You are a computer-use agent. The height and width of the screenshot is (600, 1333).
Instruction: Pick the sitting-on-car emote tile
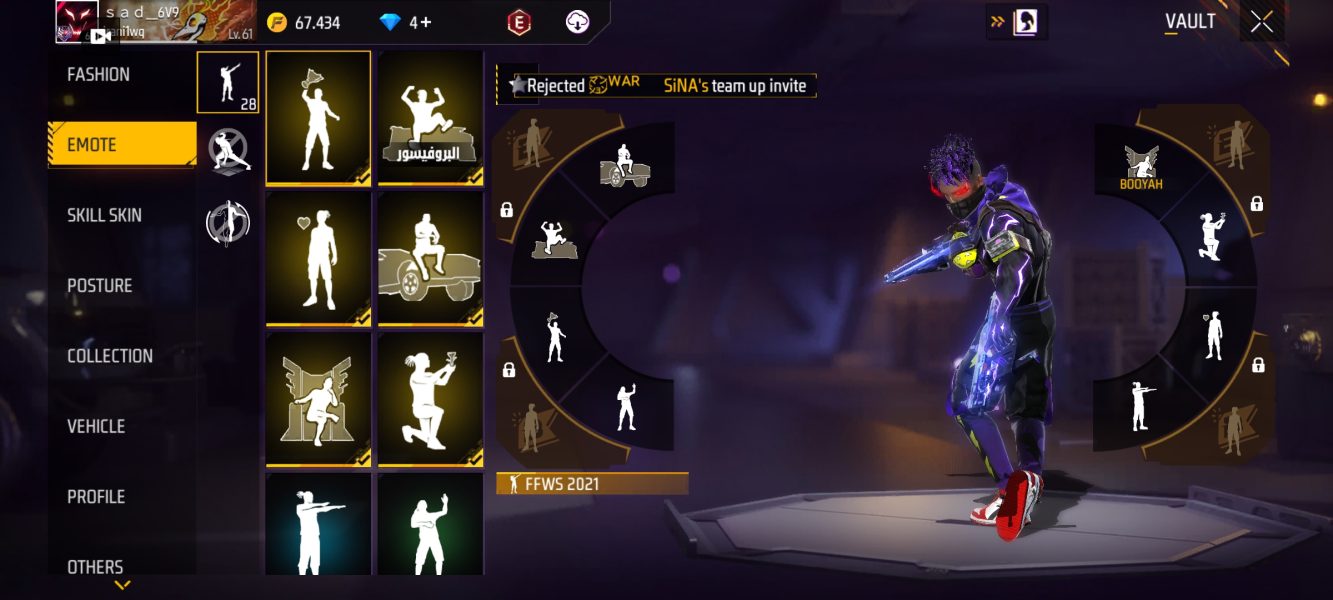[x=431, y=258]
